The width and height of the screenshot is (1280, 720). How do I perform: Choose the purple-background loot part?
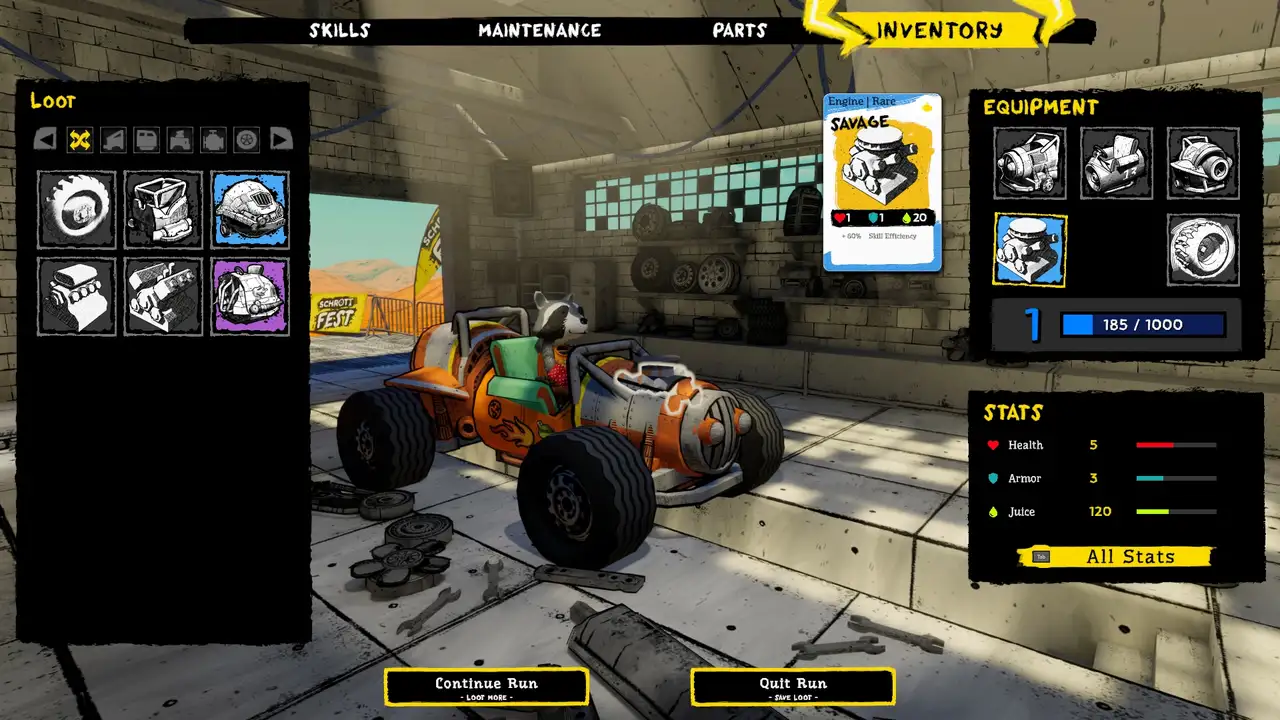click(x=250, y=296)
